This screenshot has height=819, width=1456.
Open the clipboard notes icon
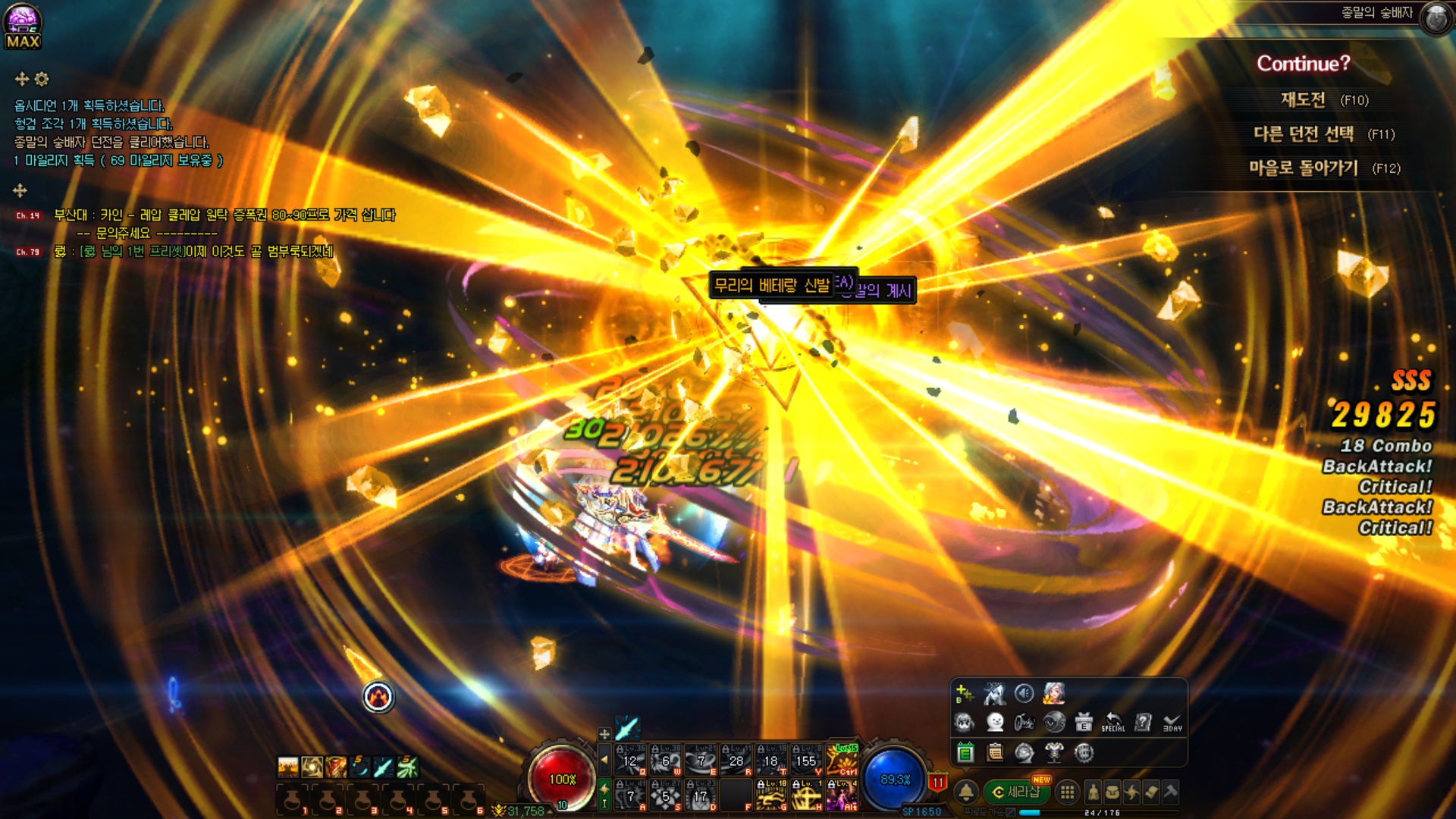pyautogui.click(x=995, y=752)
